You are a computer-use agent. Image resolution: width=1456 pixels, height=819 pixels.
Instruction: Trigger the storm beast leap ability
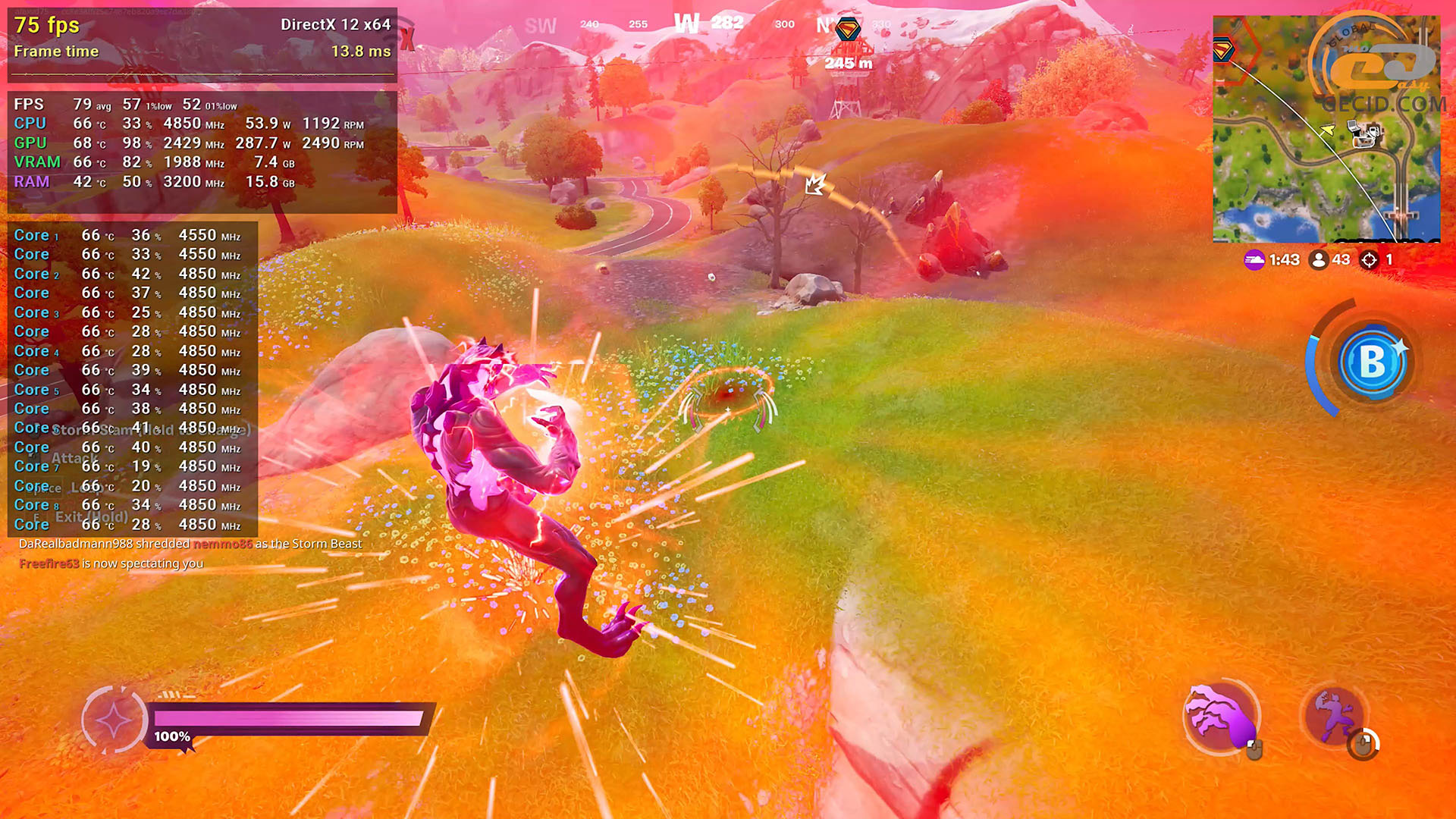[x=1333, y=717]
